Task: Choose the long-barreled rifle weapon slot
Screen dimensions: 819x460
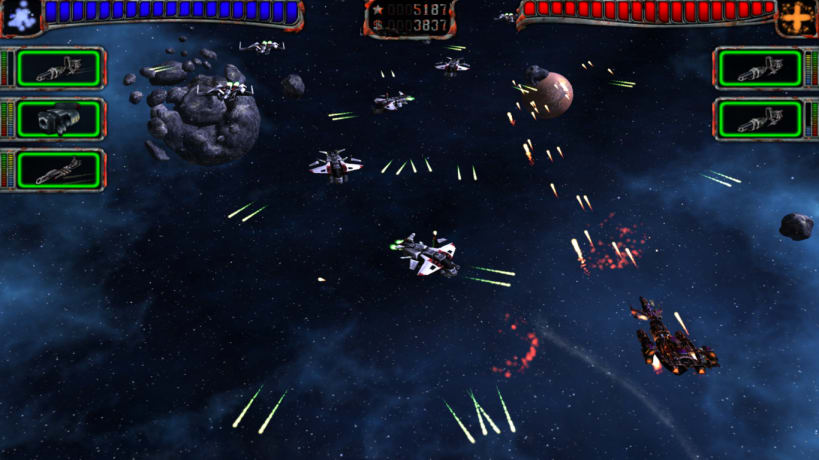Action: coord(59,170)
